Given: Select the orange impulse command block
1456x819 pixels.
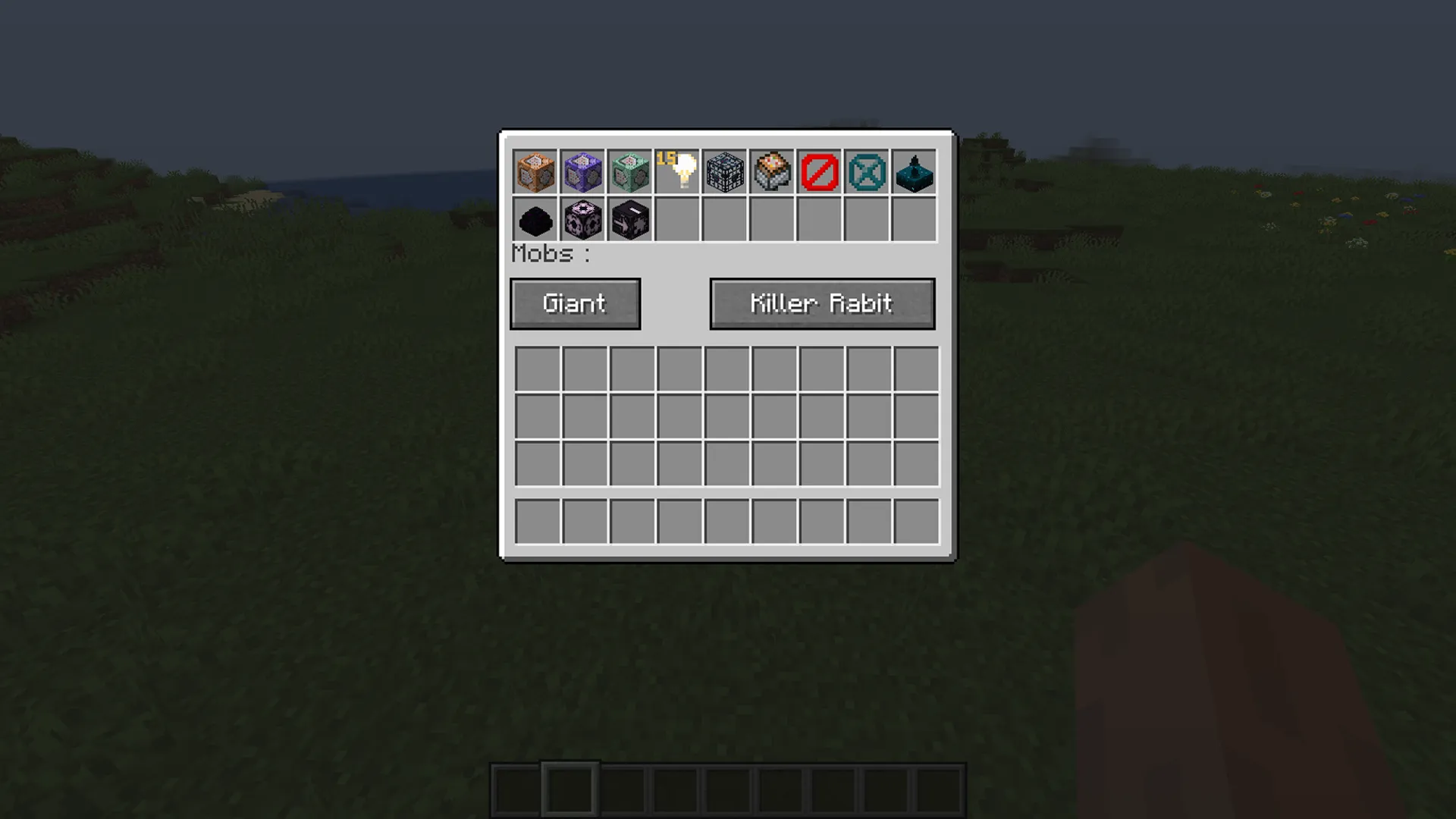Looking at the screenshot, I should click(537, 172).
